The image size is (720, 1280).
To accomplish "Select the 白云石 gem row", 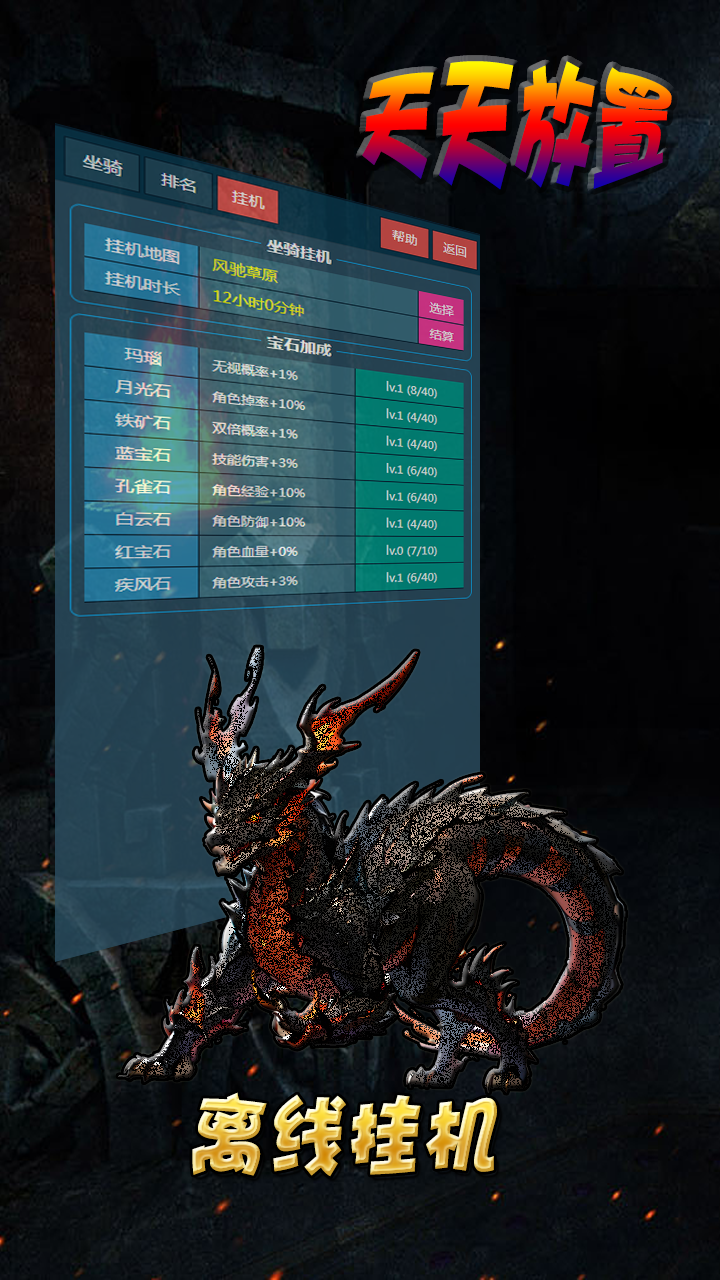I will (142, 519).
